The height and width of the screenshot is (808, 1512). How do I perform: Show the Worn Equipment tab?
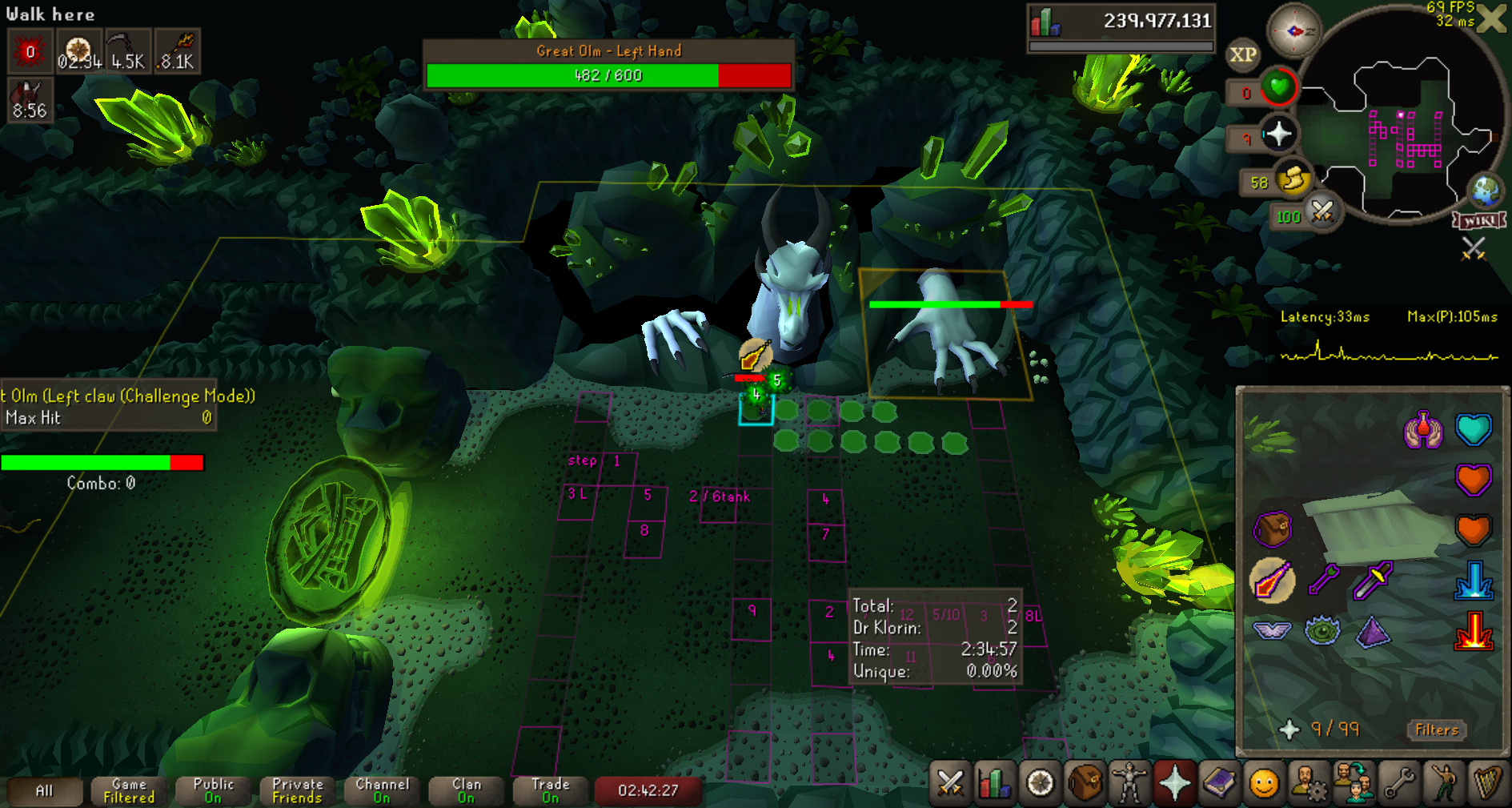click(1129, 783)
